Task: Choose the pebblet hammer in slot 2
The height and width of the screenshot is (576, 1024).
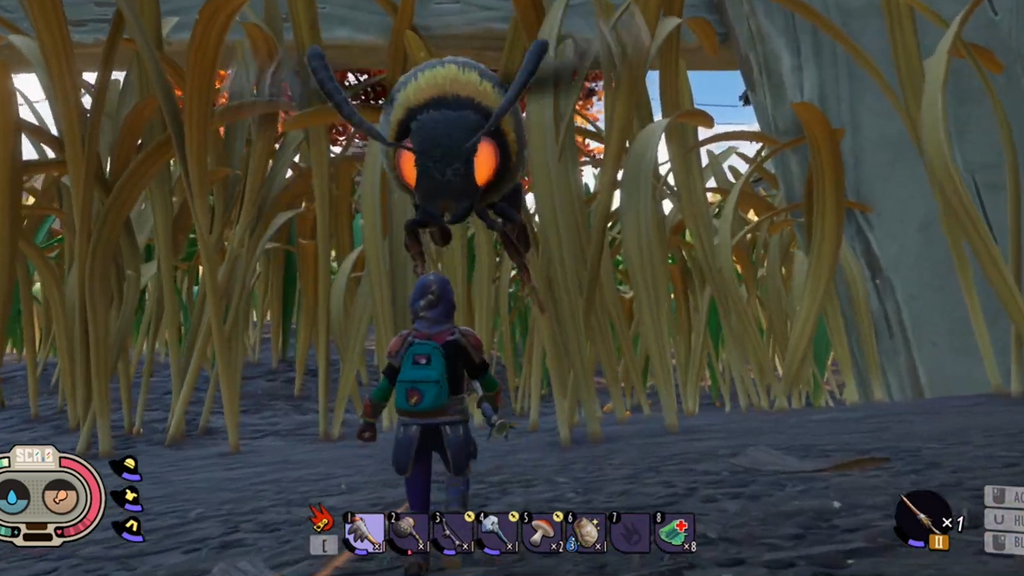Action: (408, 533)
